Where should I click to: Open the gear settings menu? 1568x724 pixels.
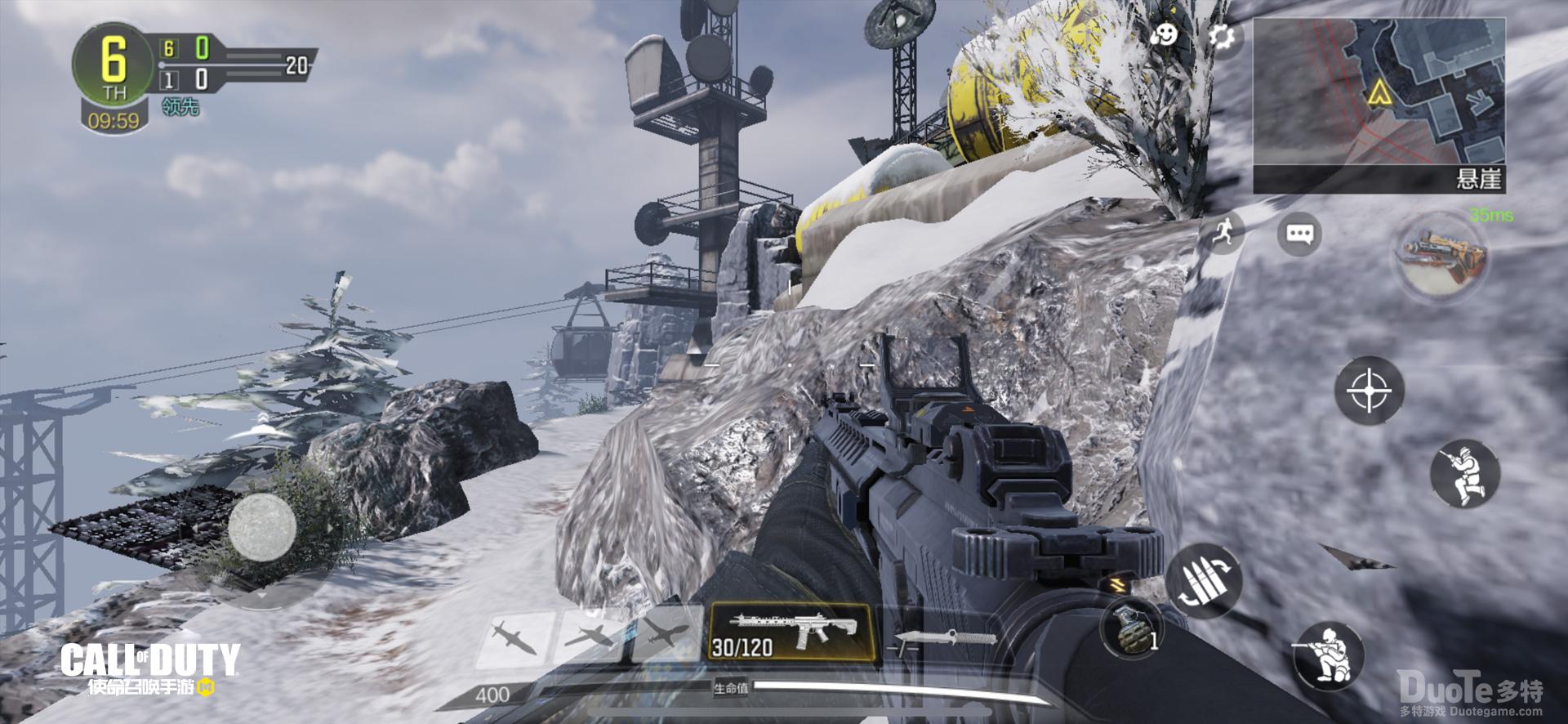[1222, 37]
